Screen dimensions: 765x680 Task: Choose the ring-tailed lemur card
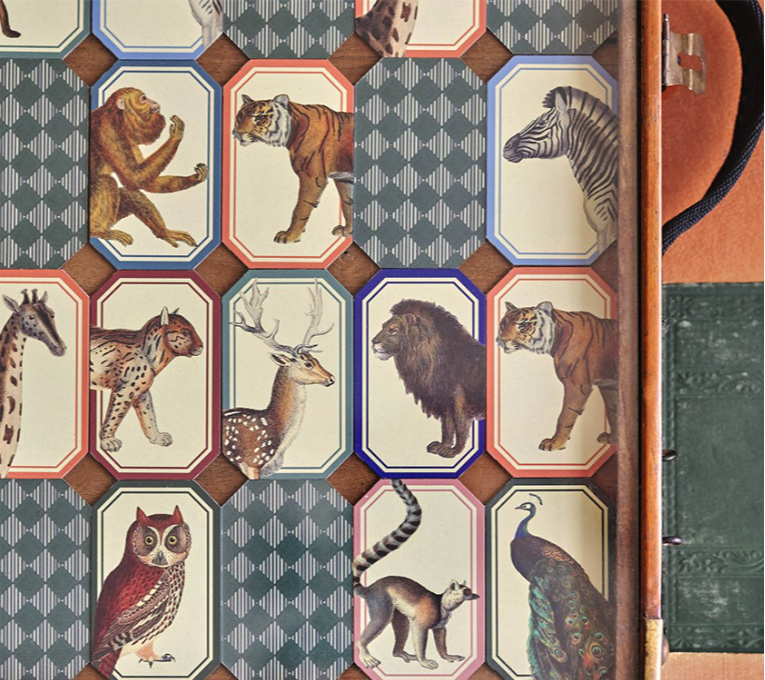(x=418, y=580)
